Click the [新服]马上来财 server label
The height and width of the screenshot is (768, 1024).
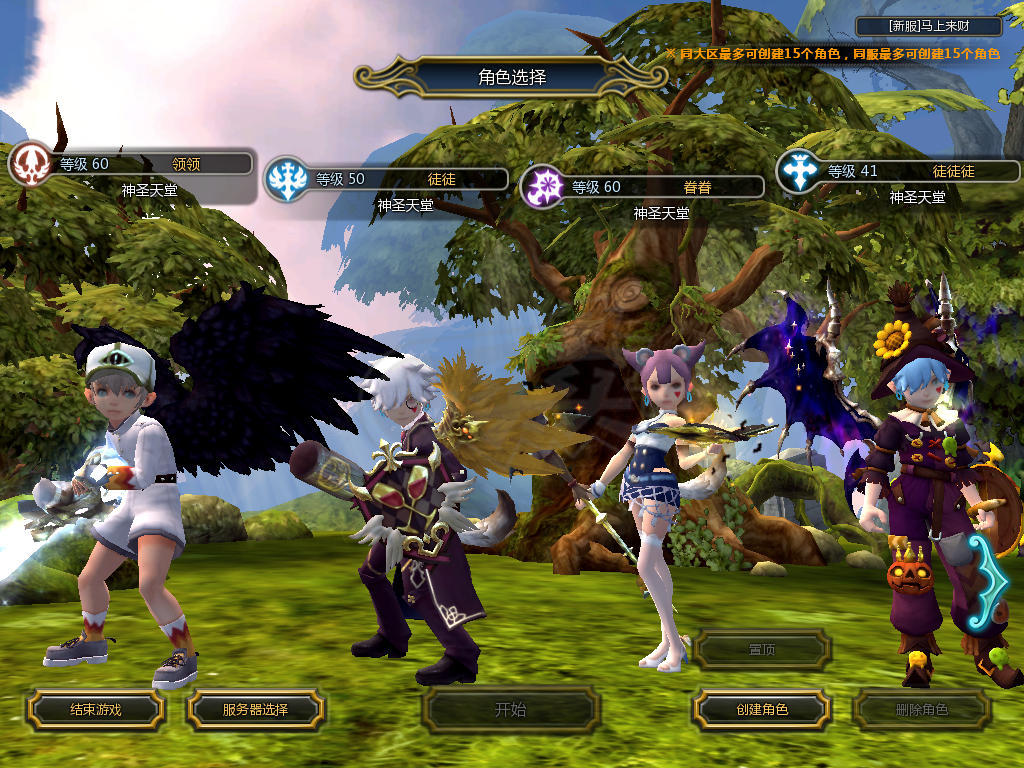pyautogui.click(x=929, y=26)
